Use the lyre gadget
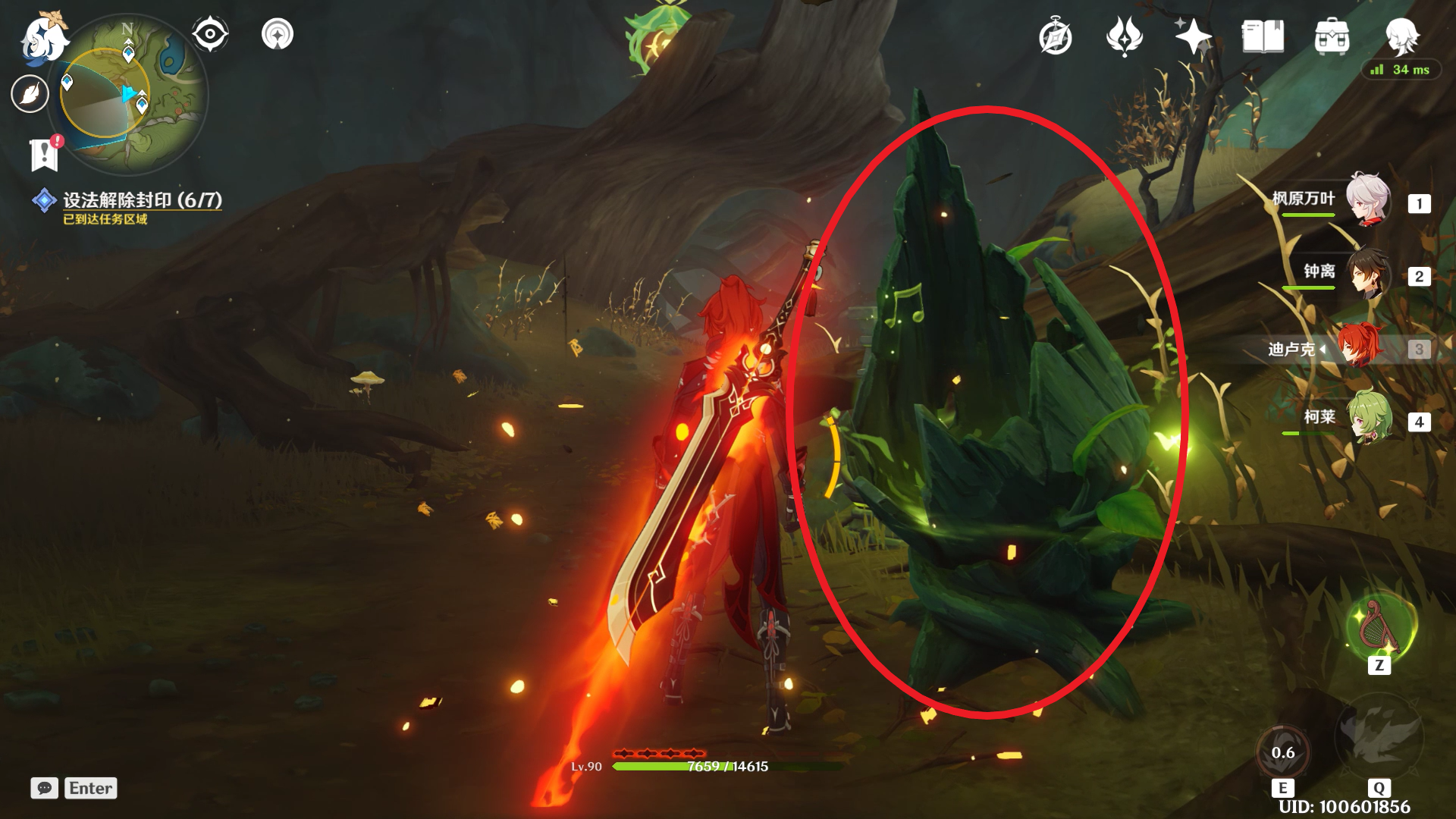Viewport: 1456px width, 819px height. point(1379,627)
